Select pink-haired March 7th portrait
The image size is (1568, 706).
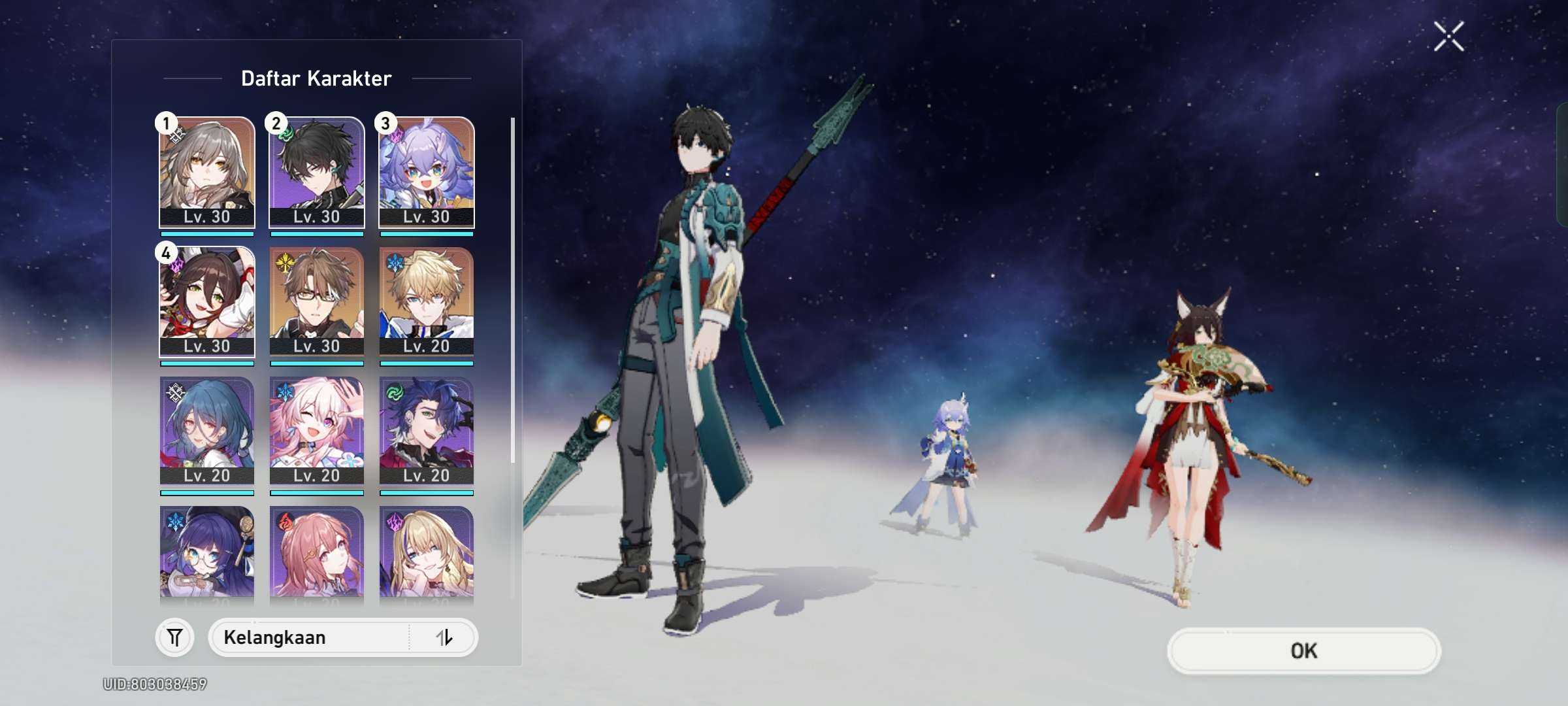click(x=317, y=431)
